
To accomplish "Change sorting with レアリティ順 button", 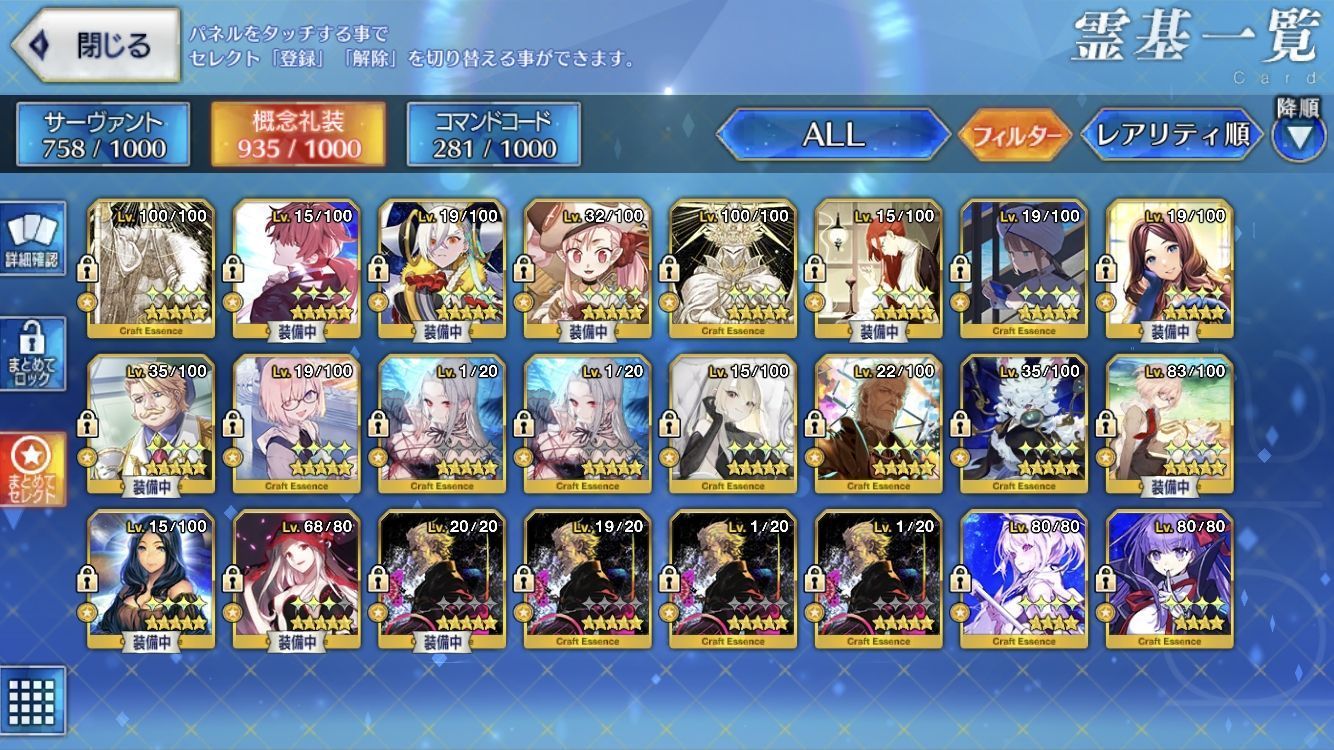I will click(x=1172, y=135).
